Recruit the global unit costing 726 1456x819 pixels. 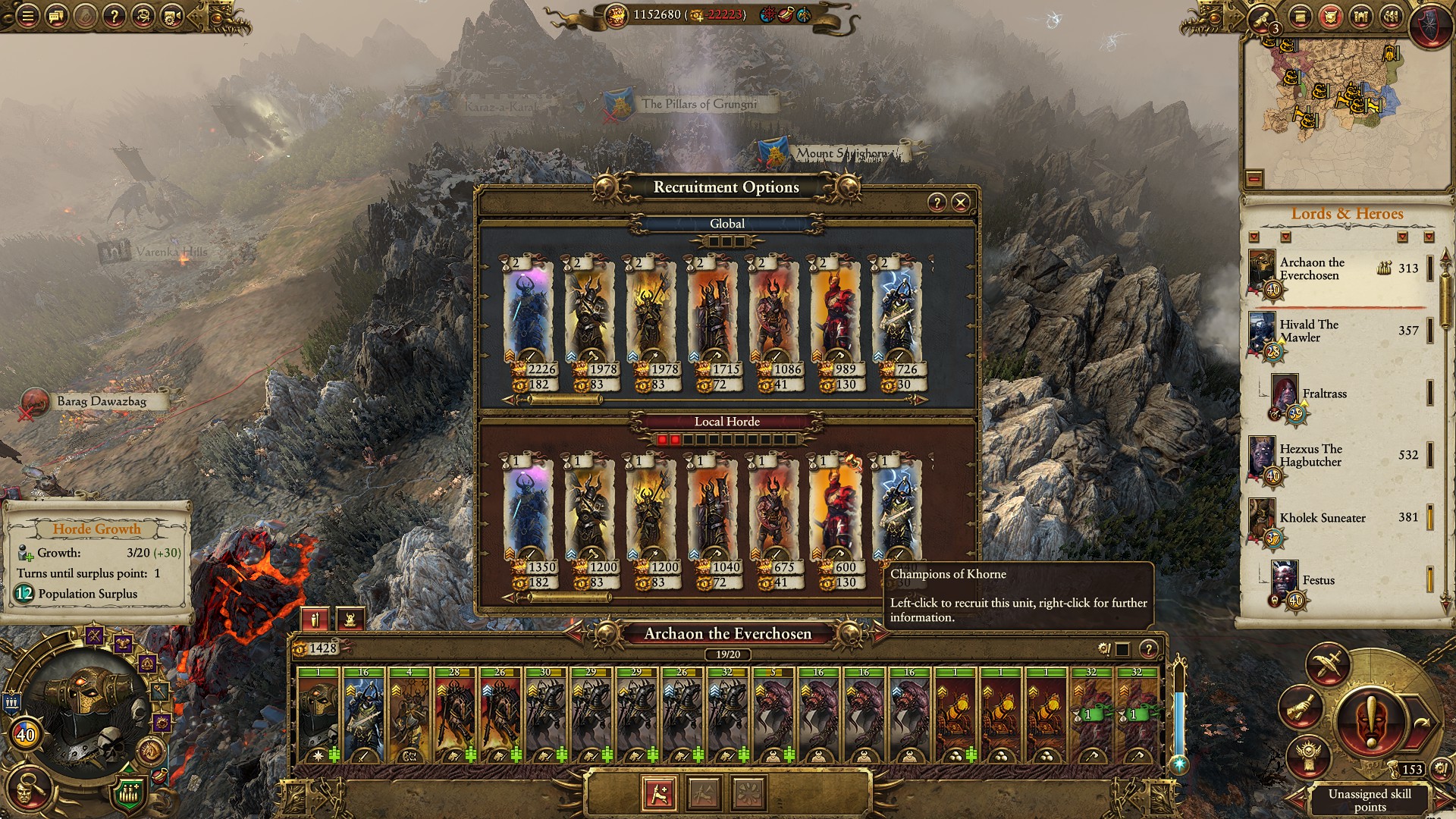(x=896, y=324)
